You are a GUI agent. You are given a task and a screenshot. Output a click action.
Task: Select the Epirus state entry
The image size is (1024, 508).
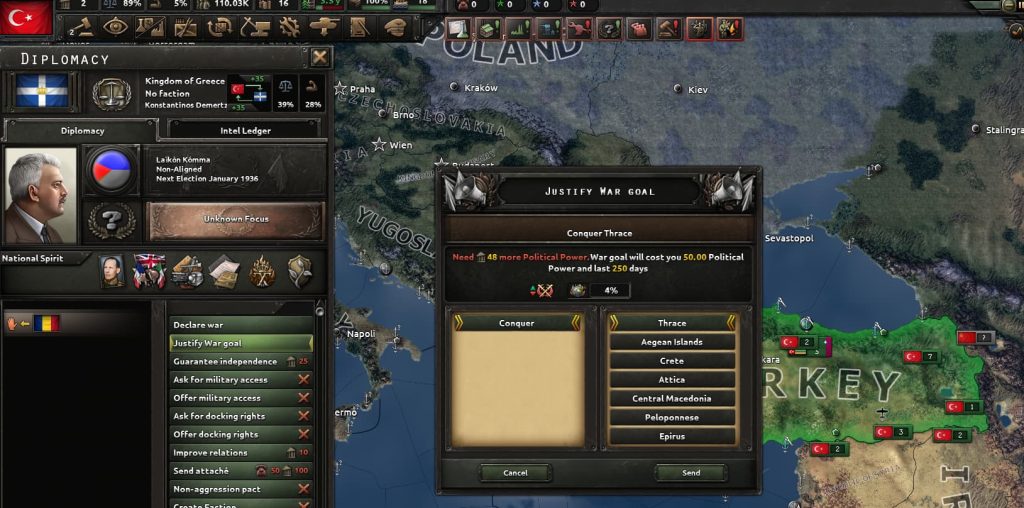pos(672,436)
